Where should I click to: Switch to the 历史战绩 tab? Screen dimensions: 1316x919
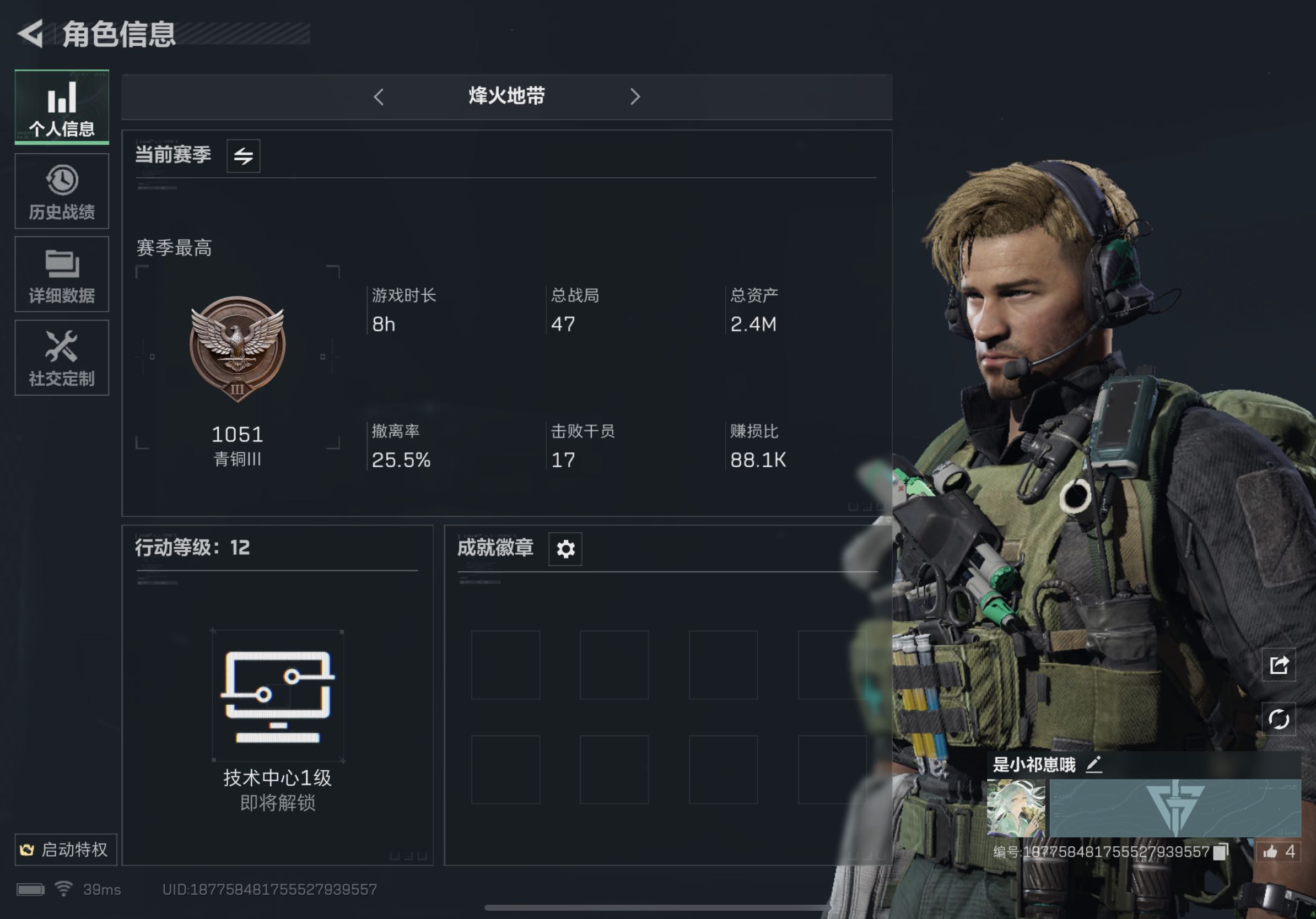(62, 191)
